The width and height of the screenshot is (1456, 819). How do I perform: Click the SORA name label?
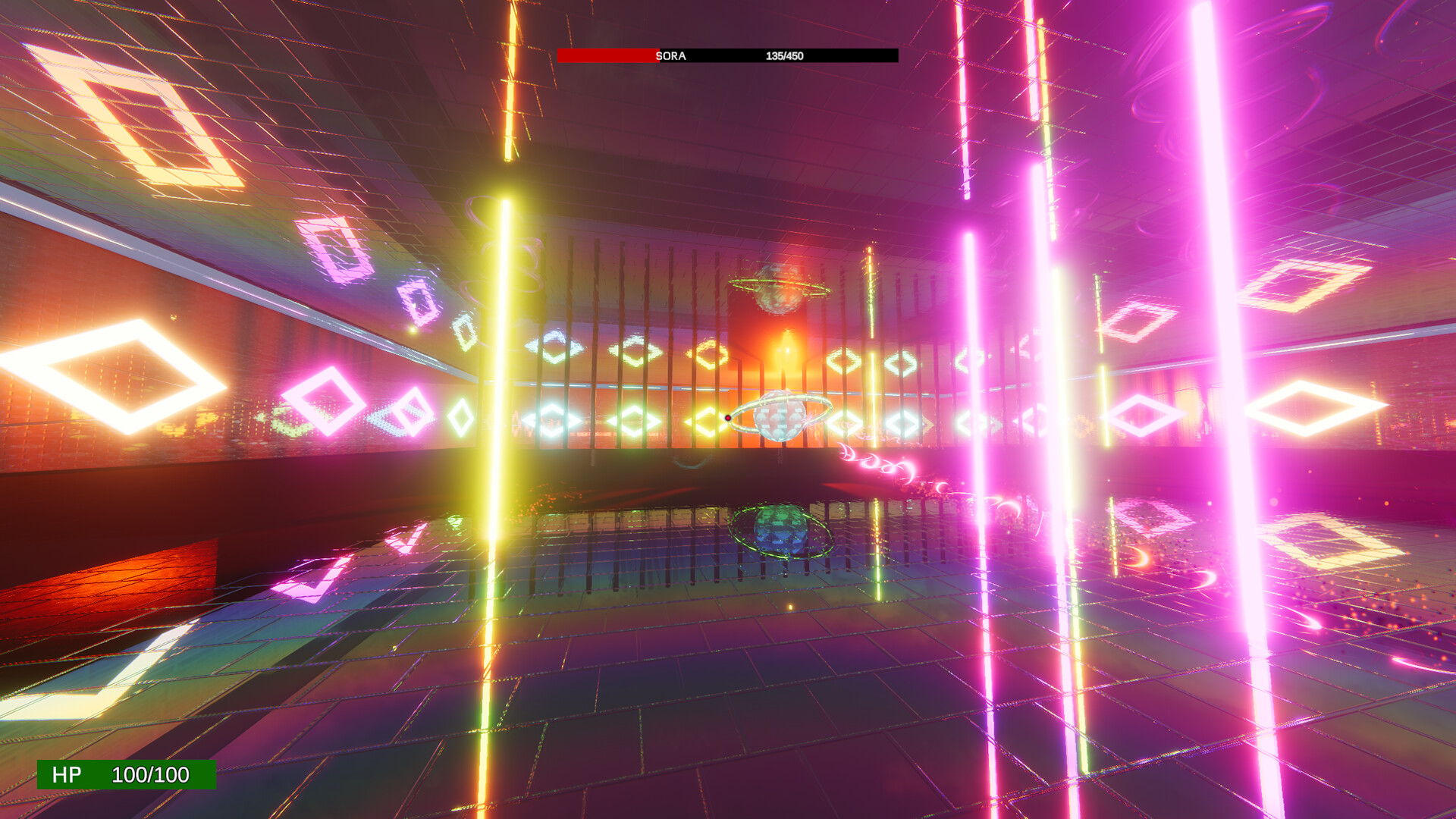point(672,55)
